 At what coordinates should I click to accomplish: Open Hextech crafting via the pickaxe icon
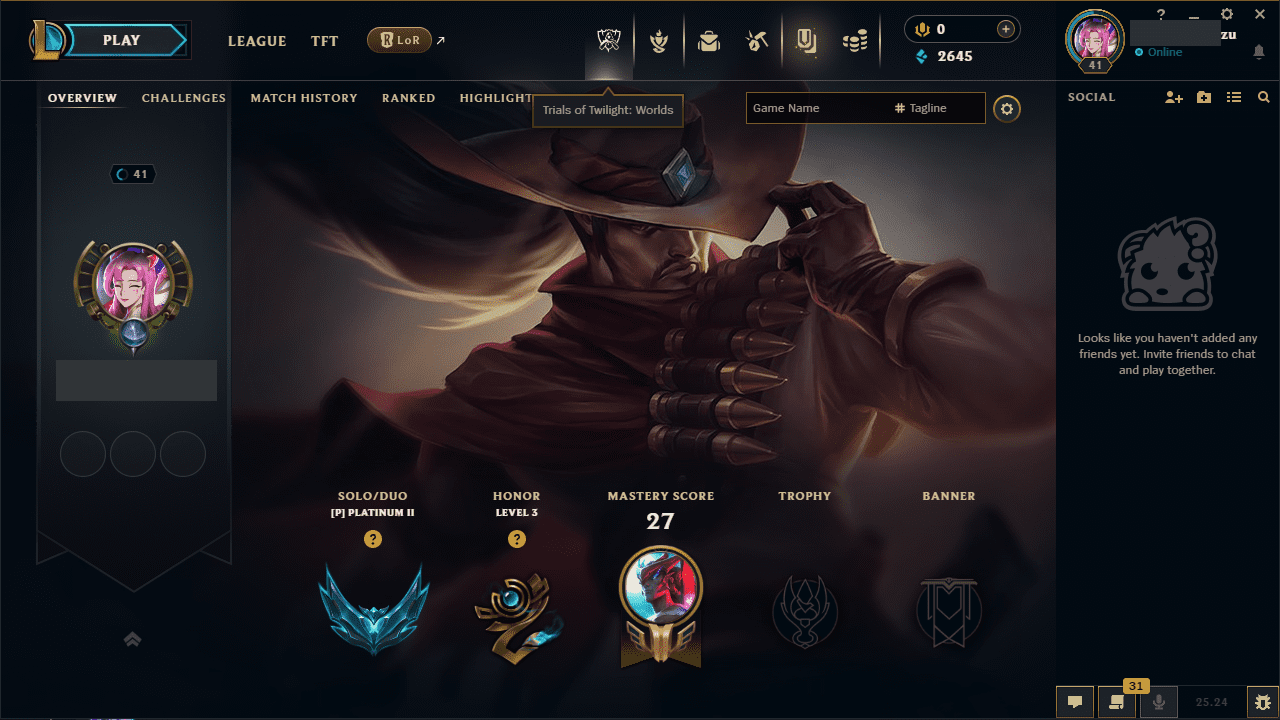[x=756, y=40]
